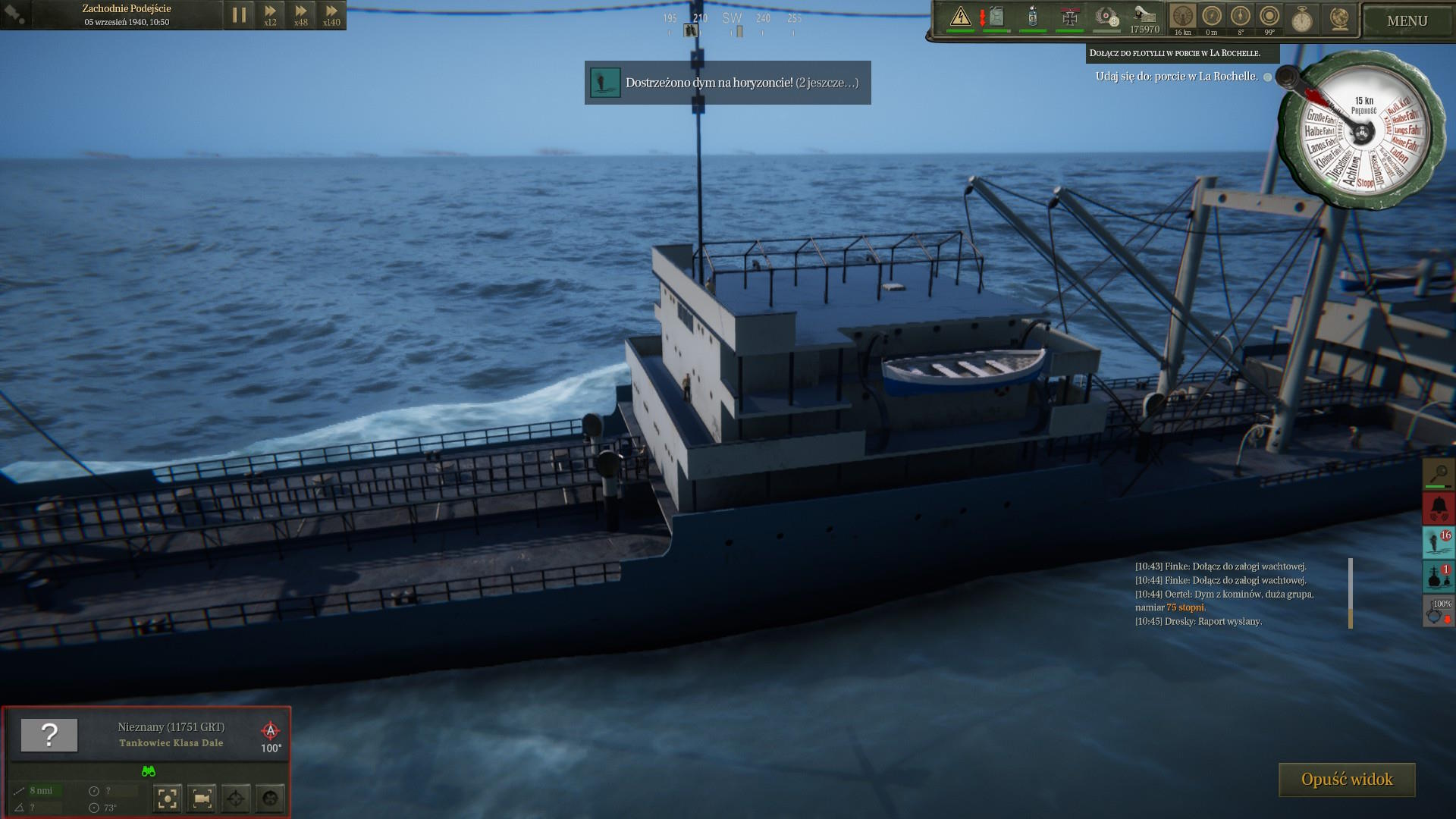Screen dimensions: 1456x819
Task: Select the depth gauge showing 0 m
Action: (x=1212, y=17)
